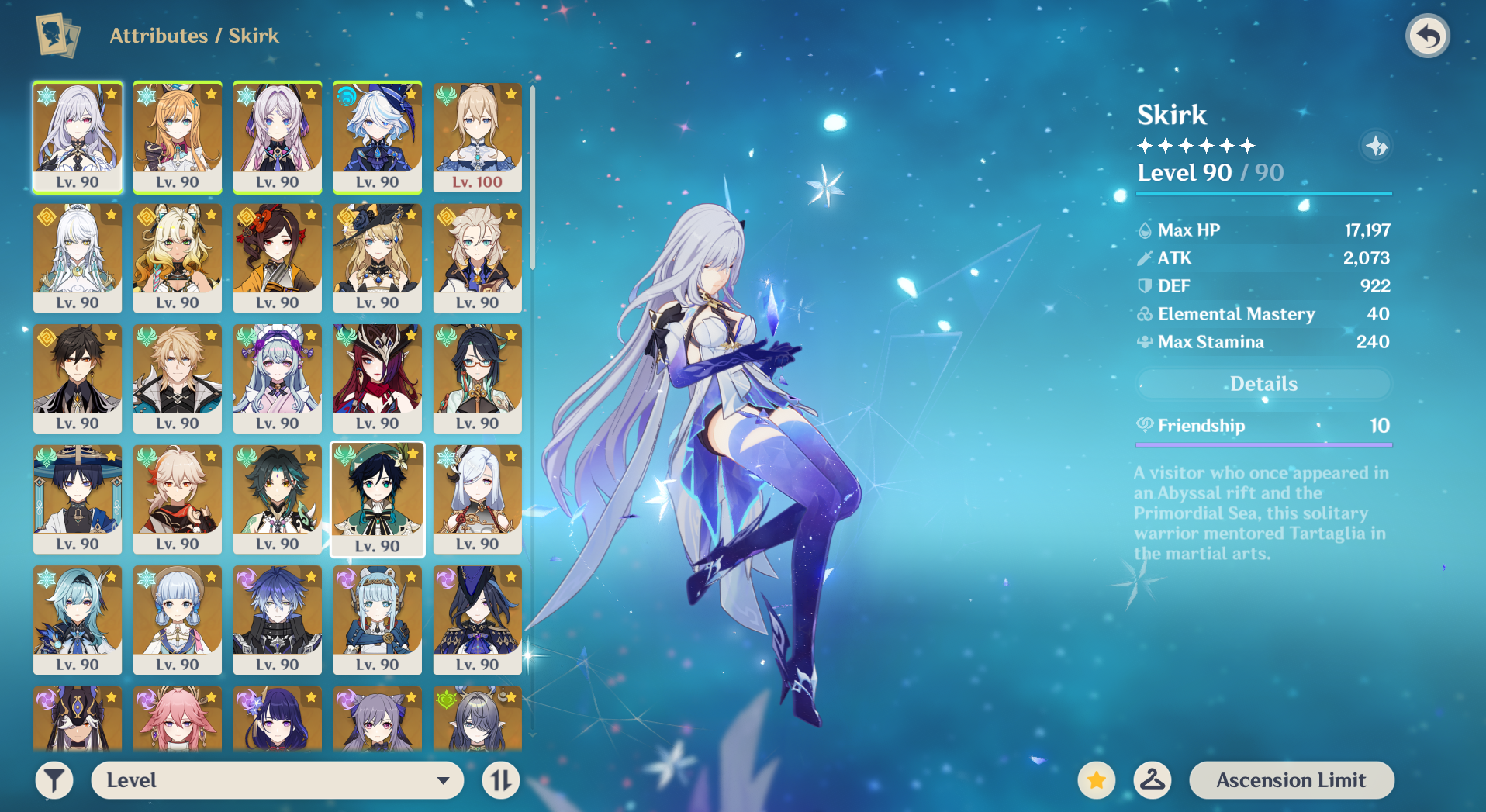Select Eula's character portrait

point(78,620)
